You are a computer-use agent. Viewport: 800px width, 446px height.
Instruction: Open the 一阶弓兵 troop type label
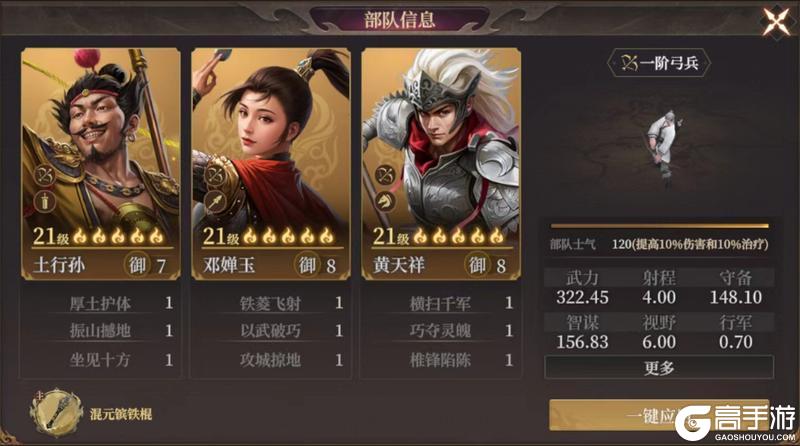660,64
